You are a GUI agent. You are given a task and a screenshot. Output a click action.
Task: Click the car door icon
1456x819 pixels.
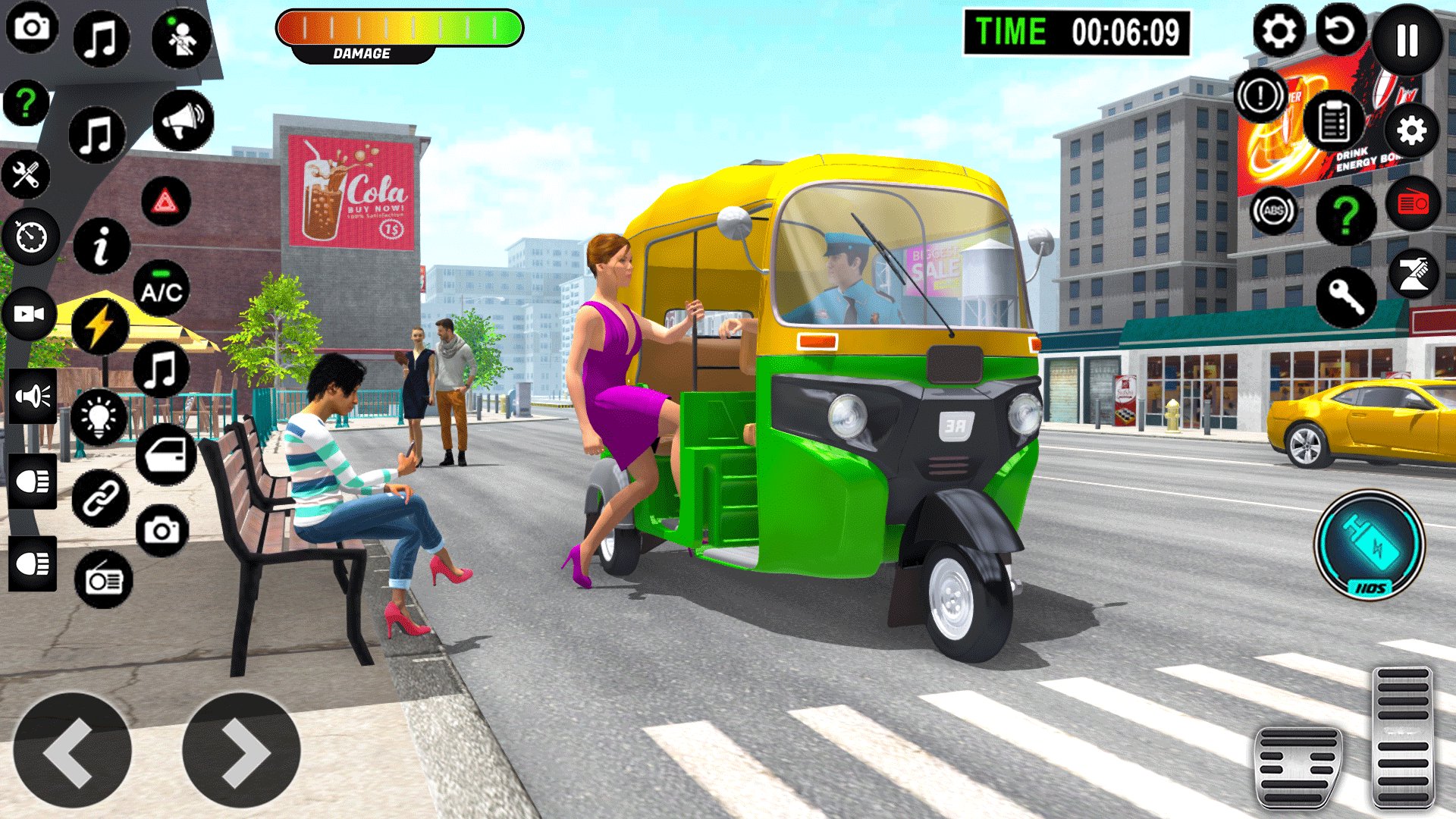click(x=166, y=455)
